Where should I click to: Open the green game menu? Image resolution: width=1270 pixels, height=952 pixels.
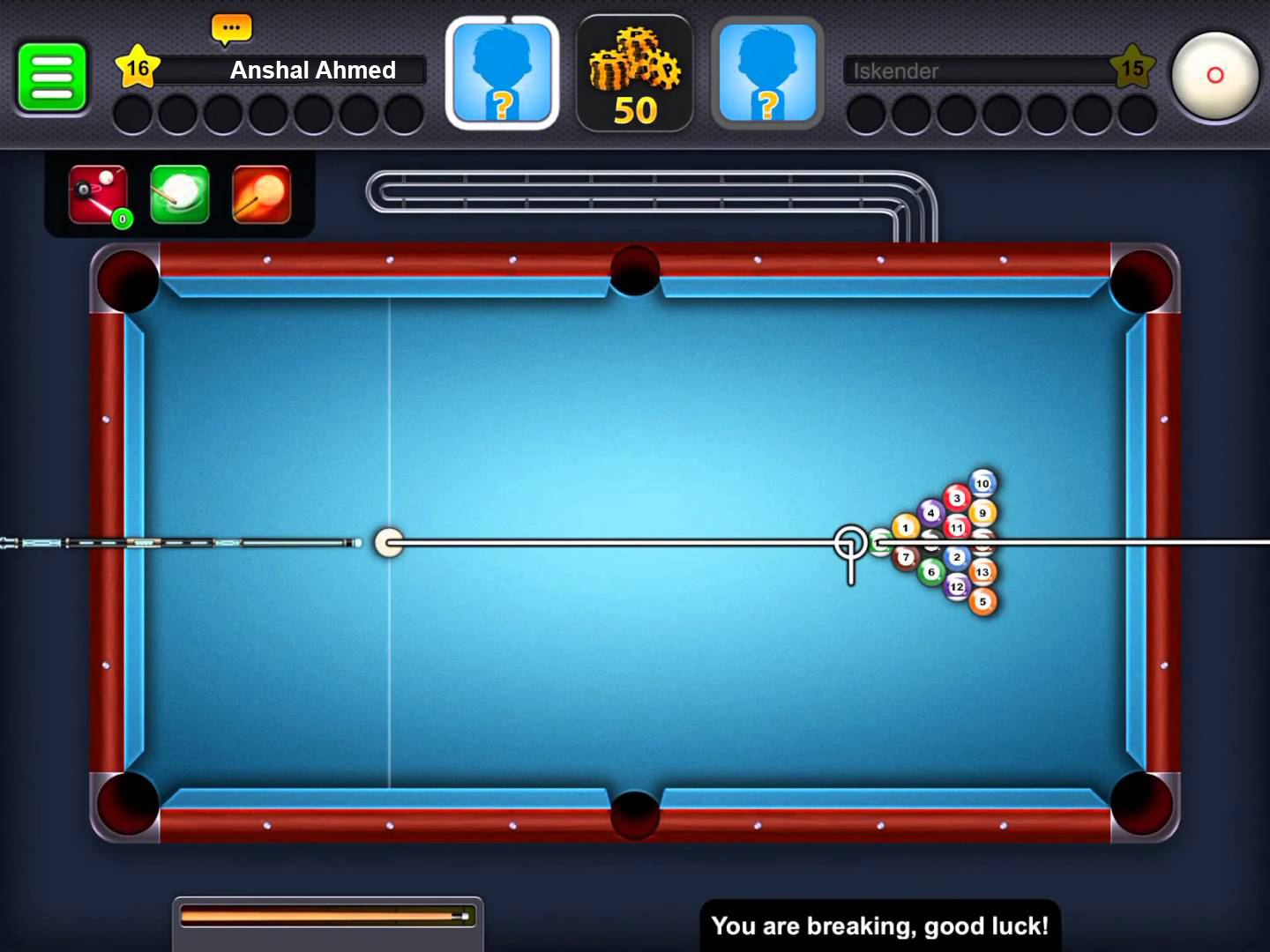tap(52, 75)
